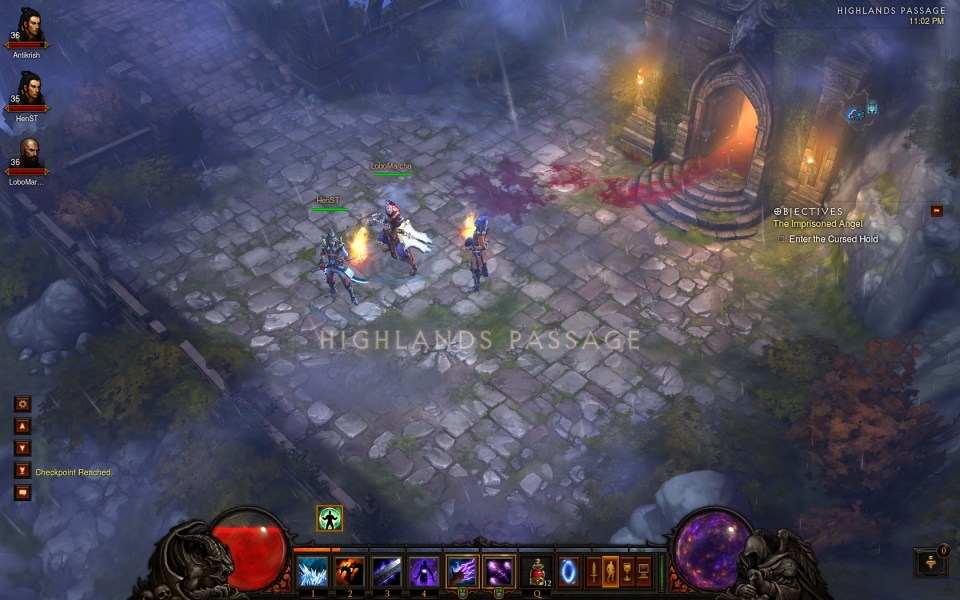Viewport: 960px width, 600px height.
Task: Open chat settings gear button
Action: [22, 404]
